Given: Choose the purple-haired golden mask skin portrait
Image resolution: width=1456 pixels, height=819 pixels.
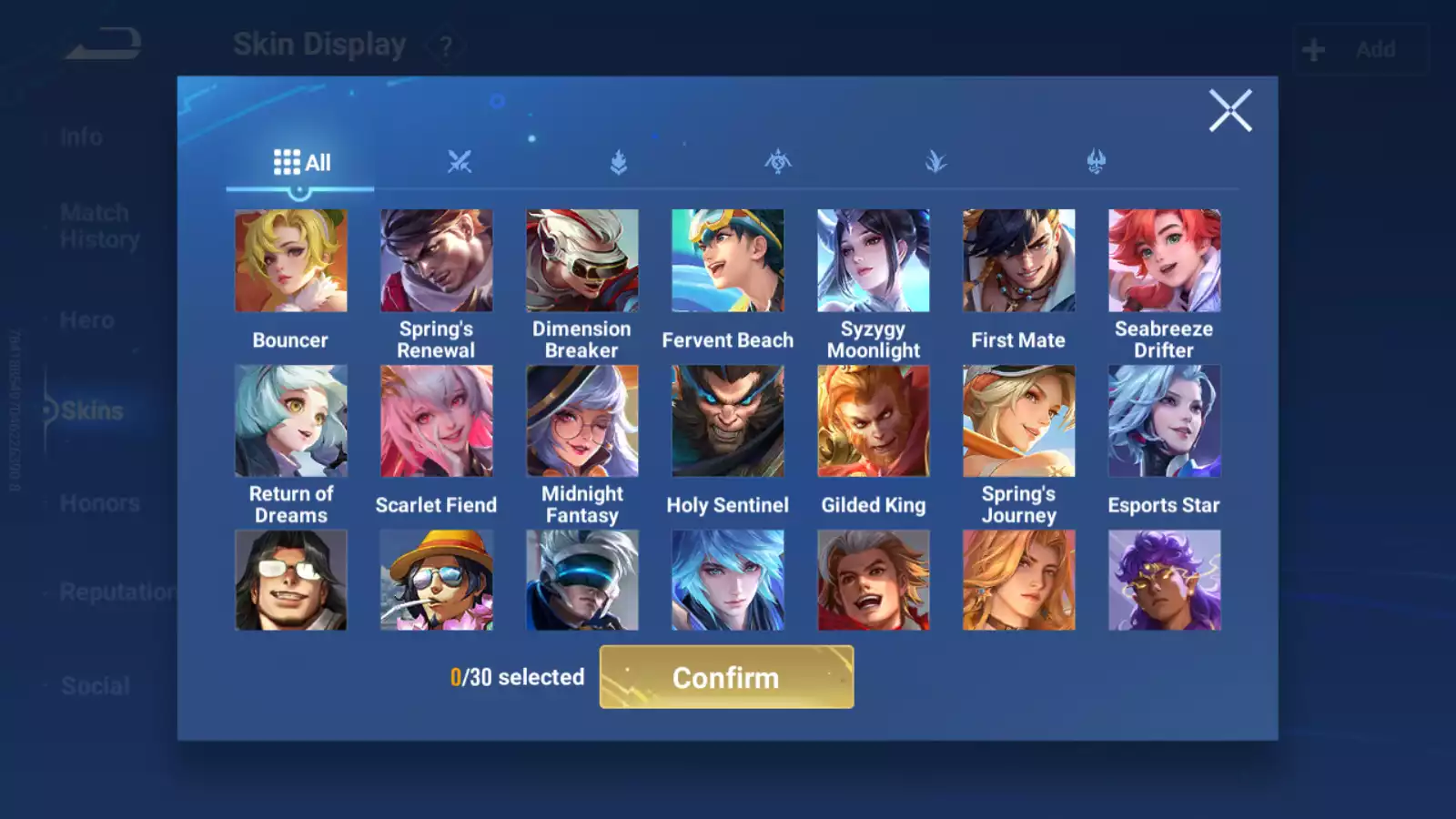Looking at the screenshot, I should pos(1164,581).
